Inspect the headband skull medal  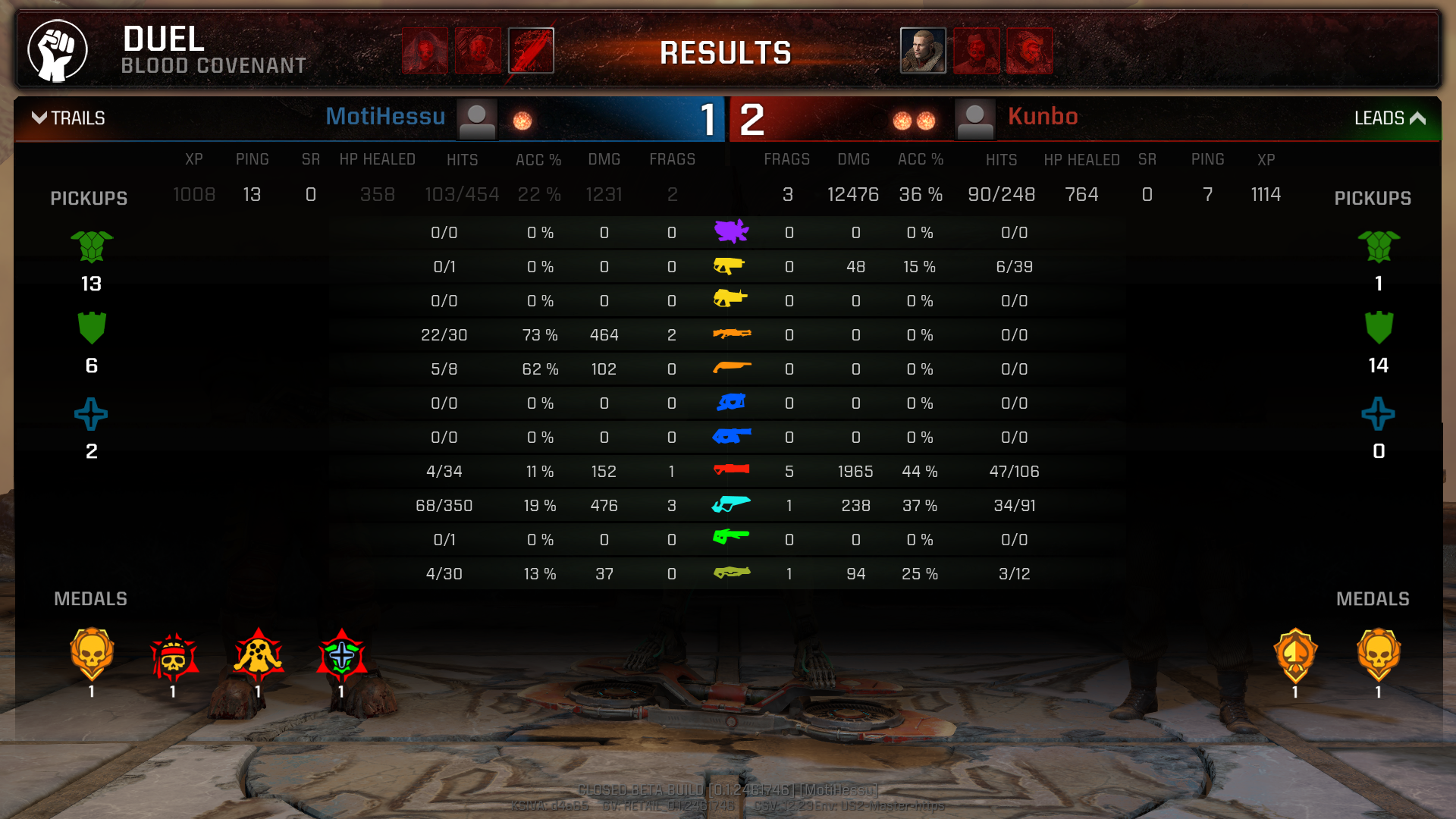174,657
